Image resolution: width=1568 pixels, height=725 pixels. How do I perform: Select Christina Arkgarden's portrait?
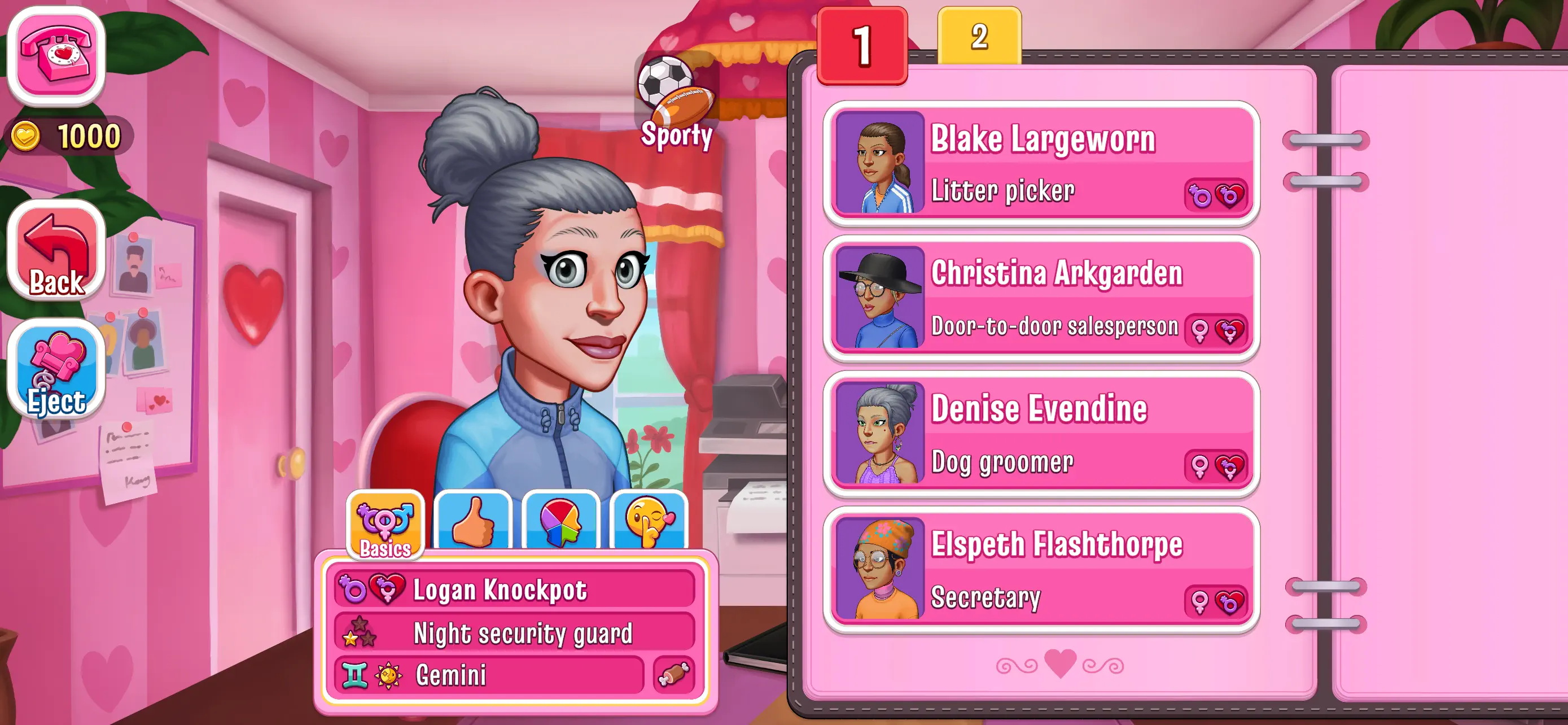[x=879, y=298]
